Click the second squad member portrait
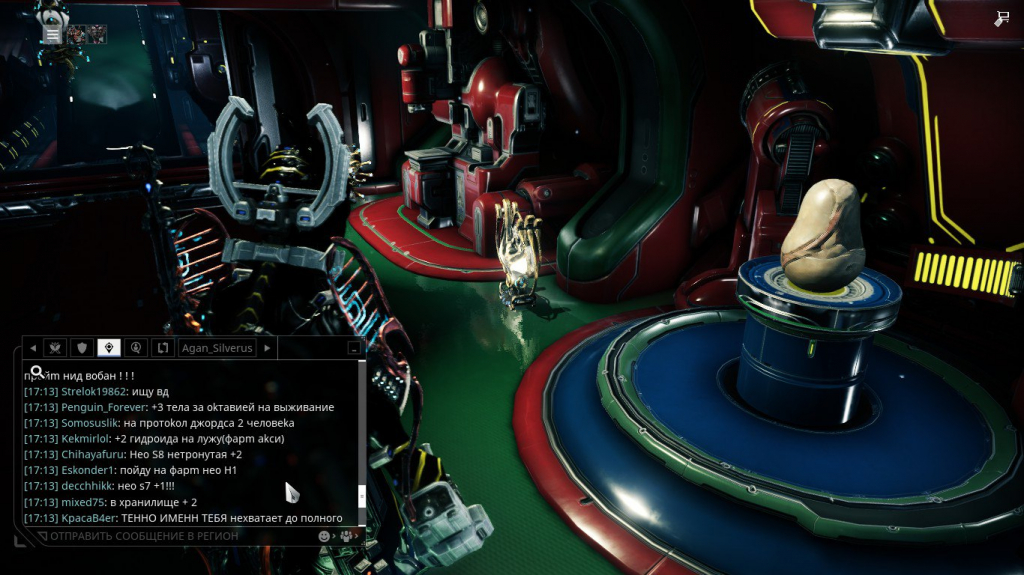Viewport: 1024px width, 575px height. click(x=99, y=34)
